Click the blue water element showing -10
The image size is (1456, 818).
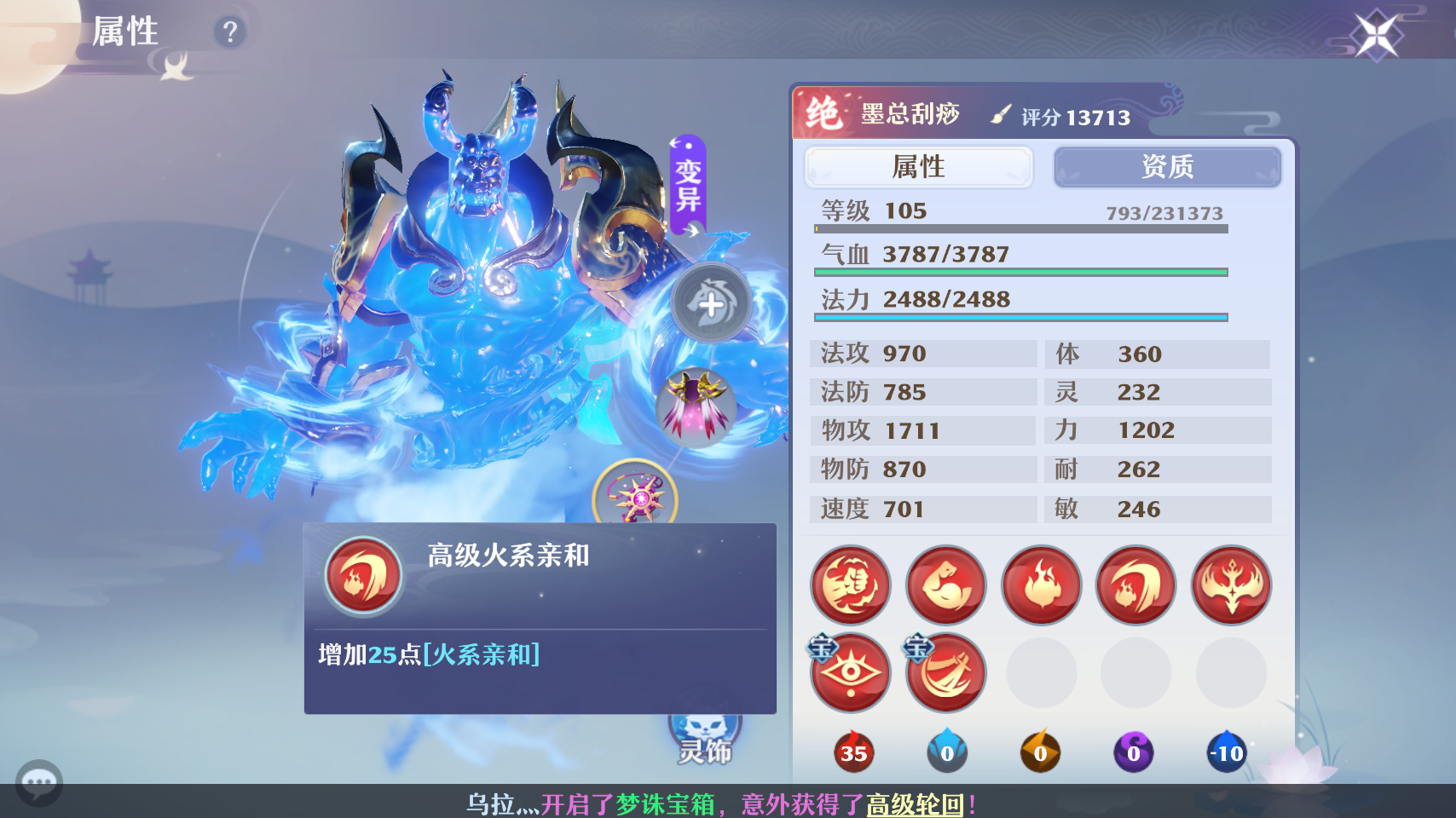pyautogui.click(x=1227, y=752)
